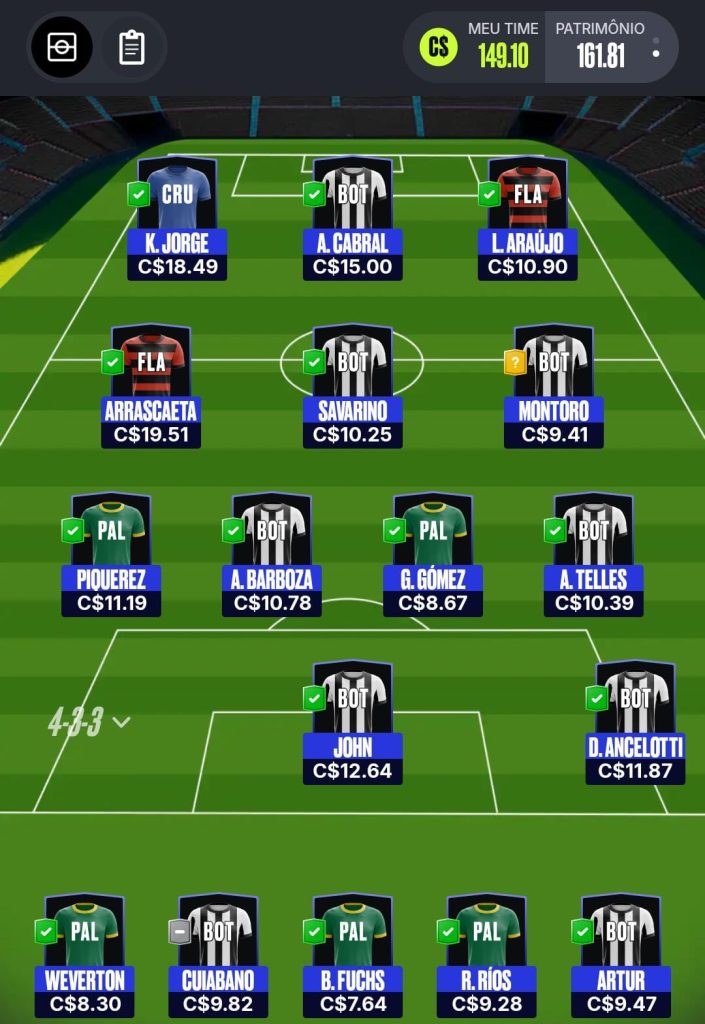Select reserve R. Ríos card

[x=486, y=954]
